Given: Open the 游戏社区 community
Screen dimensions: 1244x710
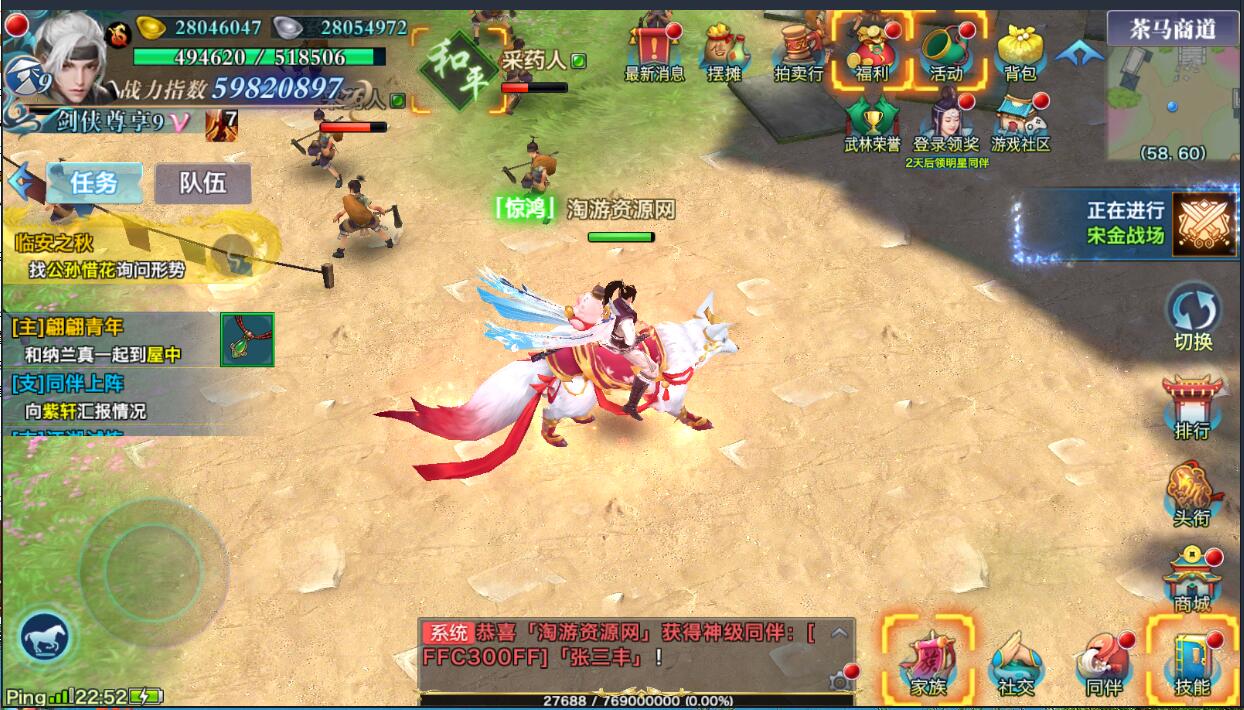Looking at the screenshot, I should pos(1020,124).
